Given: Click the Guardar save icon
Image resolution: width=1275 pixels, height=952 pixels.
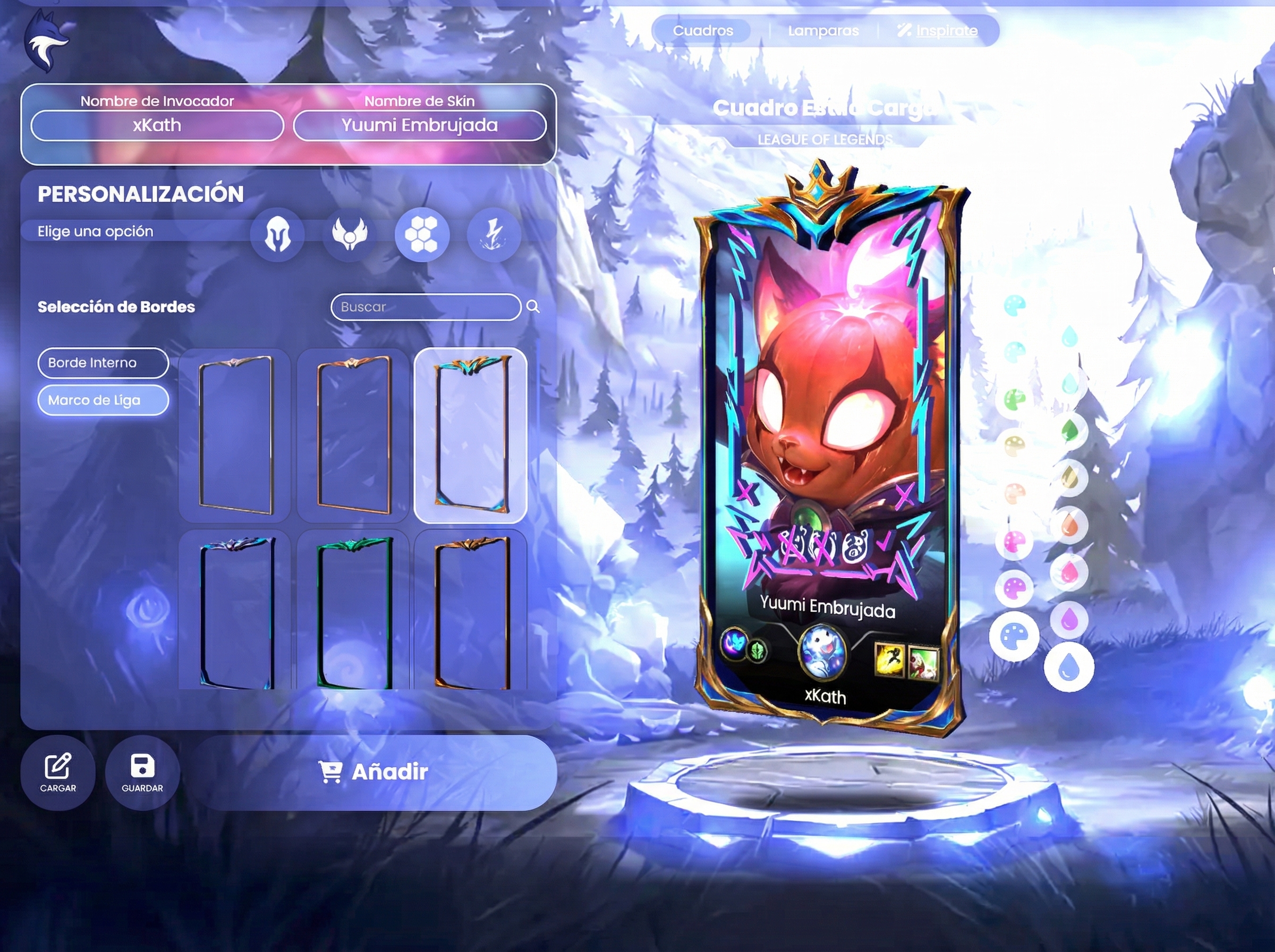Looking at the screenshot, I should click(x=142, y=767).
